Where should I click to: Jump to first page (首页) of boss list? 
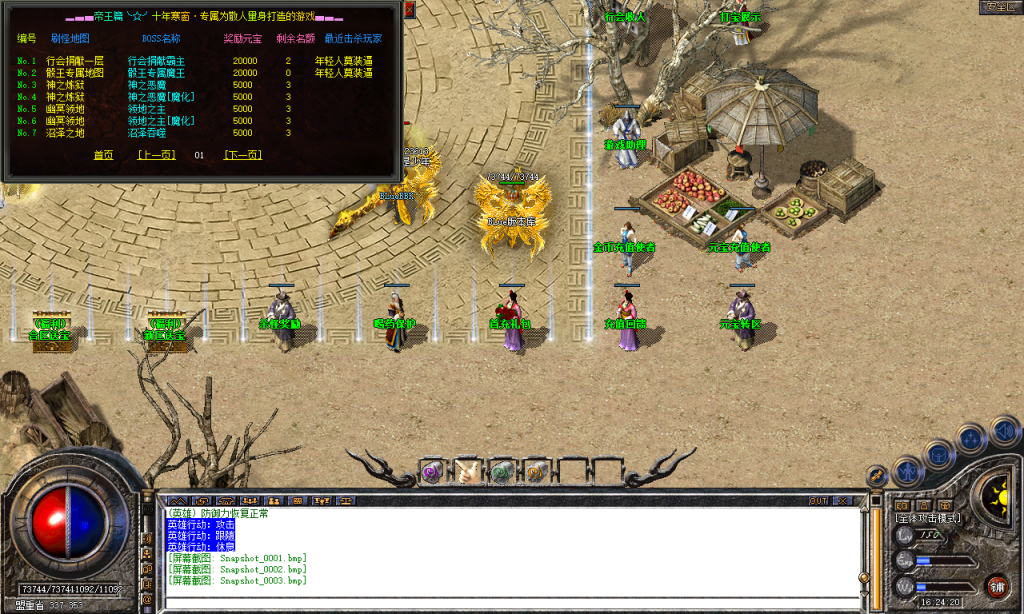103,155
